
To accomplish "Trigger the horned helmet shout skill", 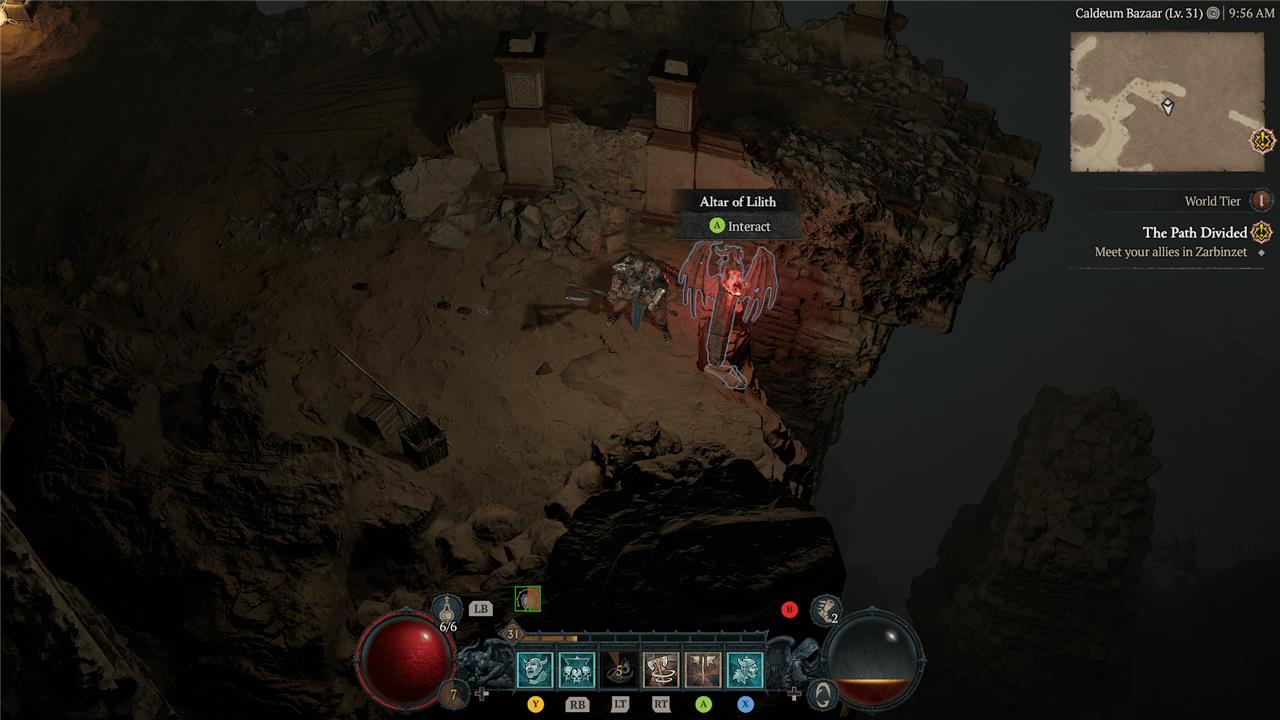I will click(745, 670).
